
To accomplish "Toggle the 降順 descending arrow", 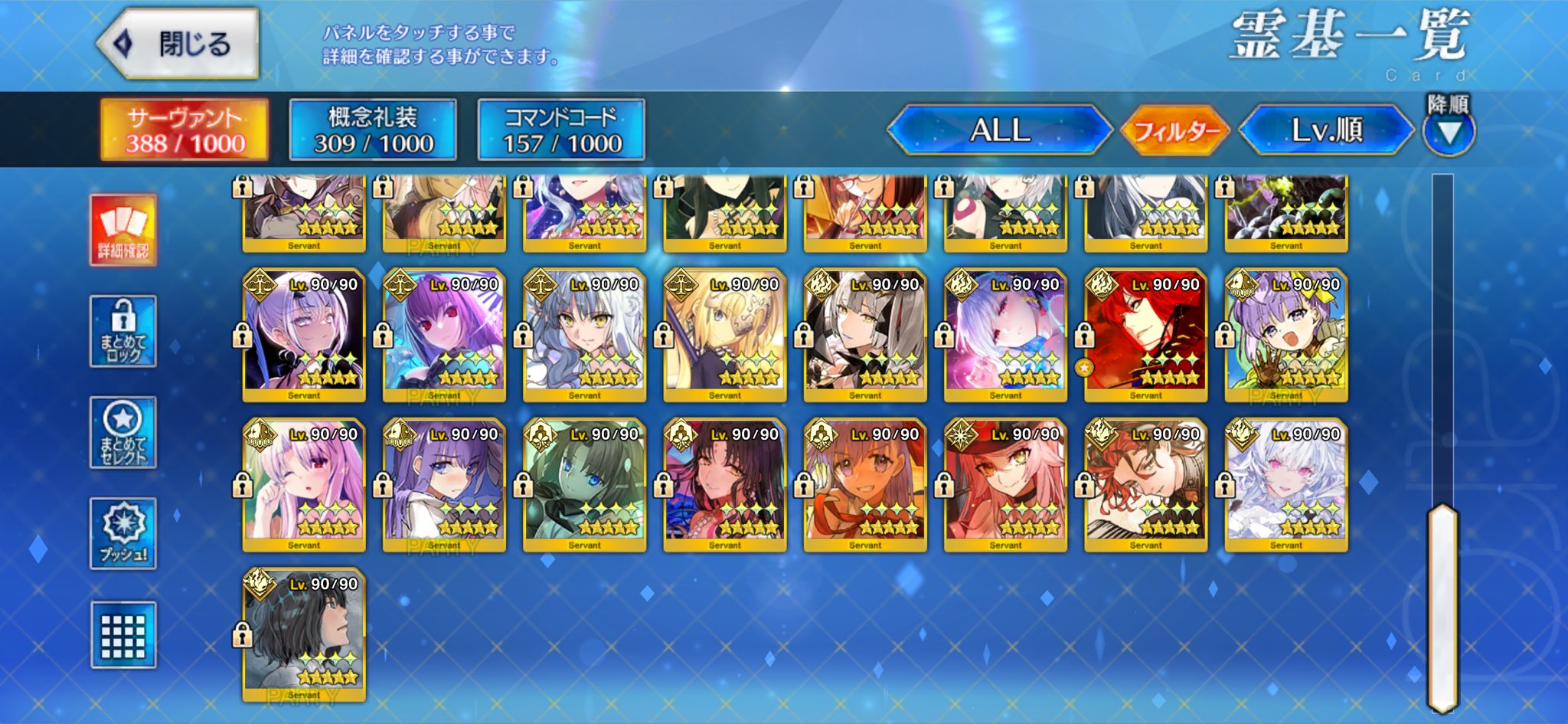I will tap(1448, 132).
